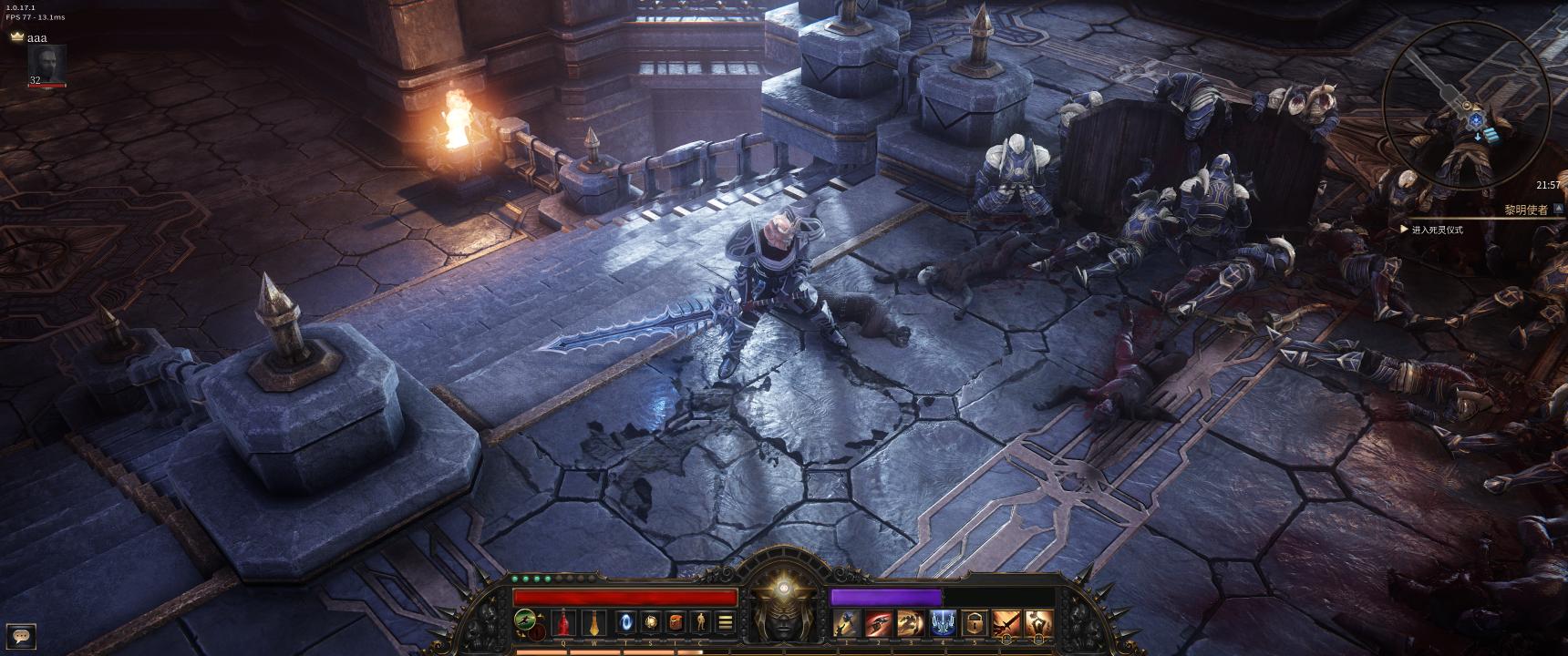Trigger the whirlwind skill in slot 3
Image resolution: width=1568 pixels, height=656 pixels.
pyautogui.click(x=910, y=621)
